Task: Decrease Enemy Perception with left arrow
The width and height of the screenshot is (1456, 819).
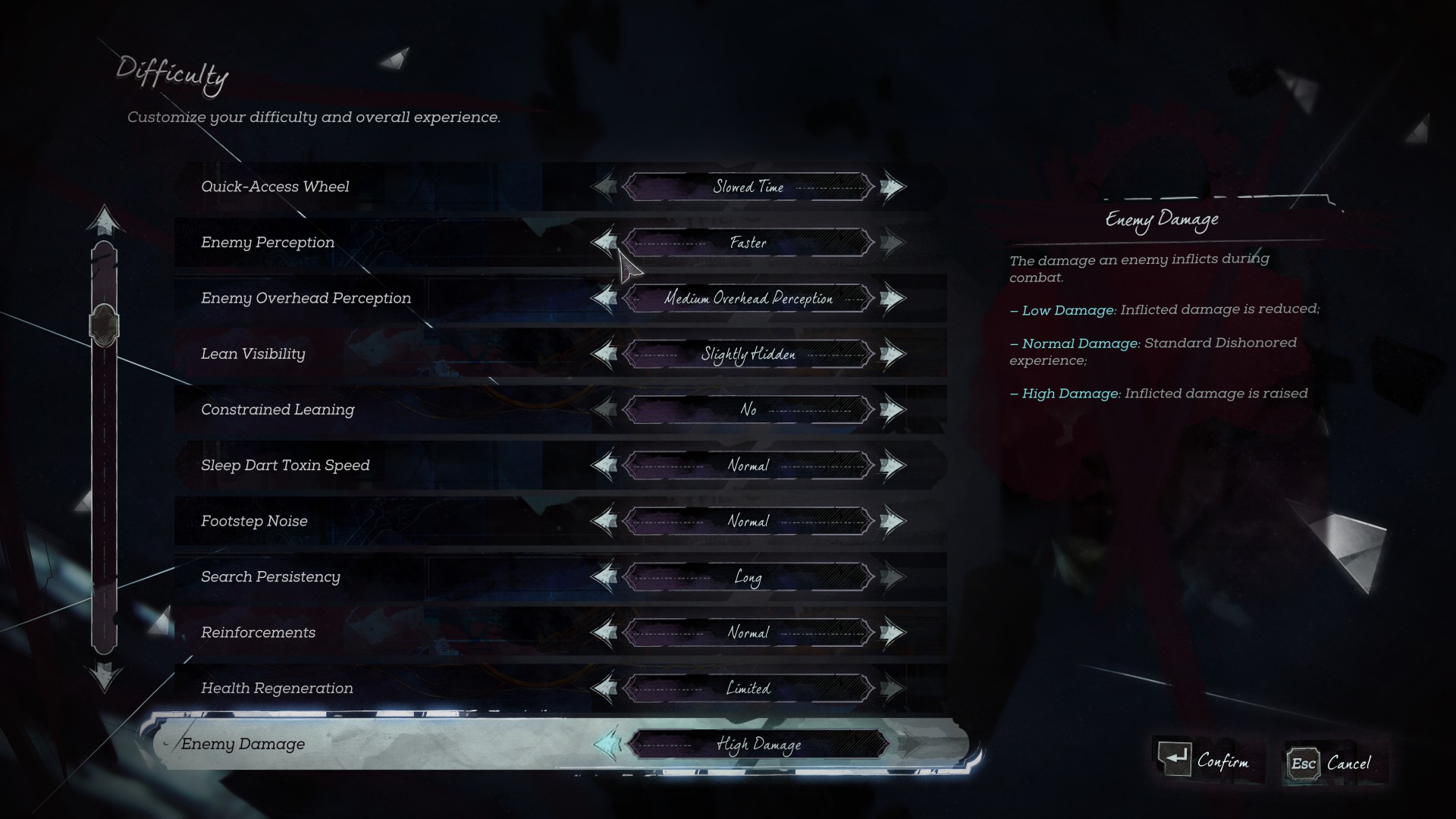Action: click(x=604, y=243)
